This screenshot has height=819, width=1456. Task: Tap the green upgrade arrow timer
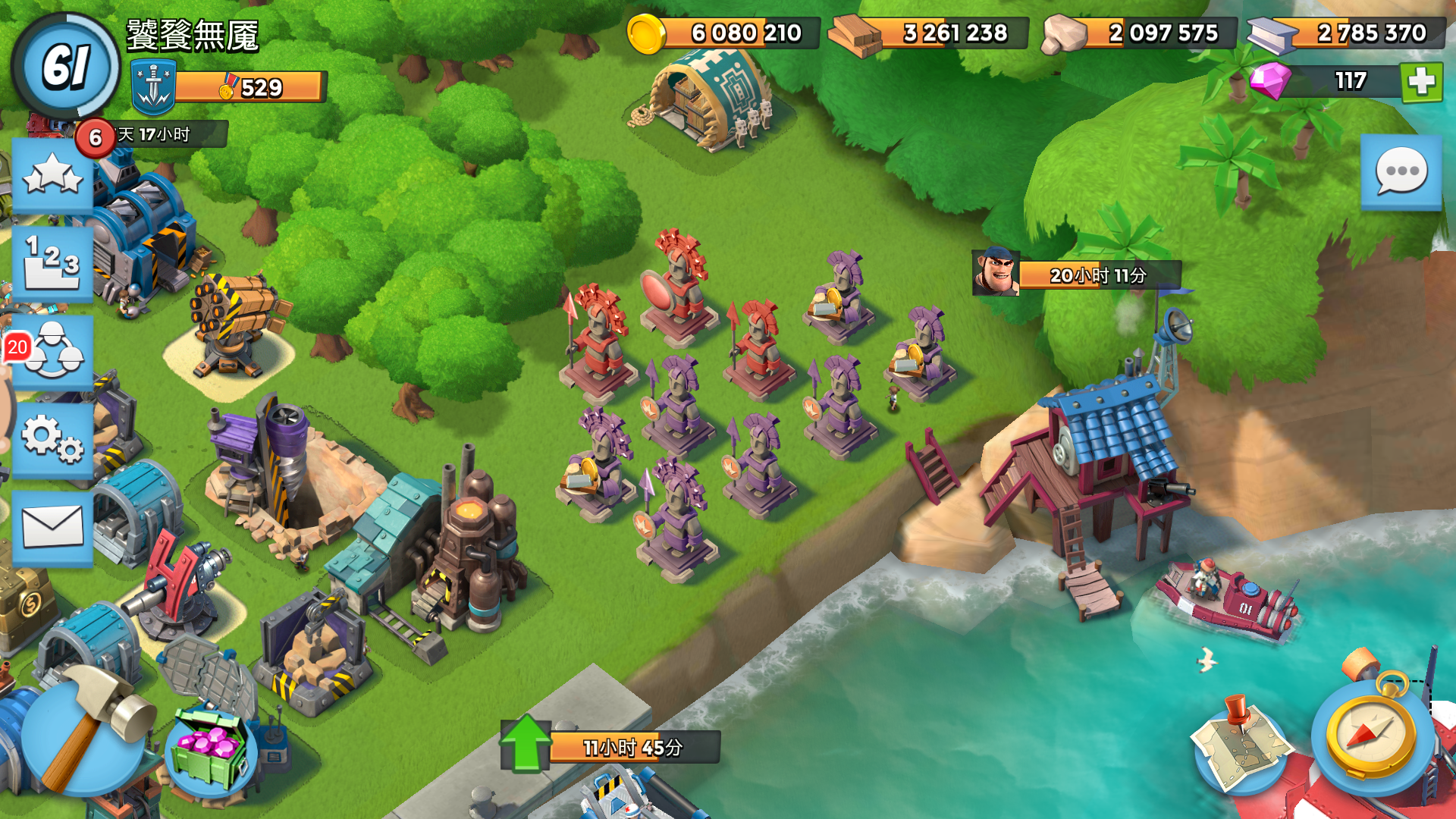[x=526, y=745]
